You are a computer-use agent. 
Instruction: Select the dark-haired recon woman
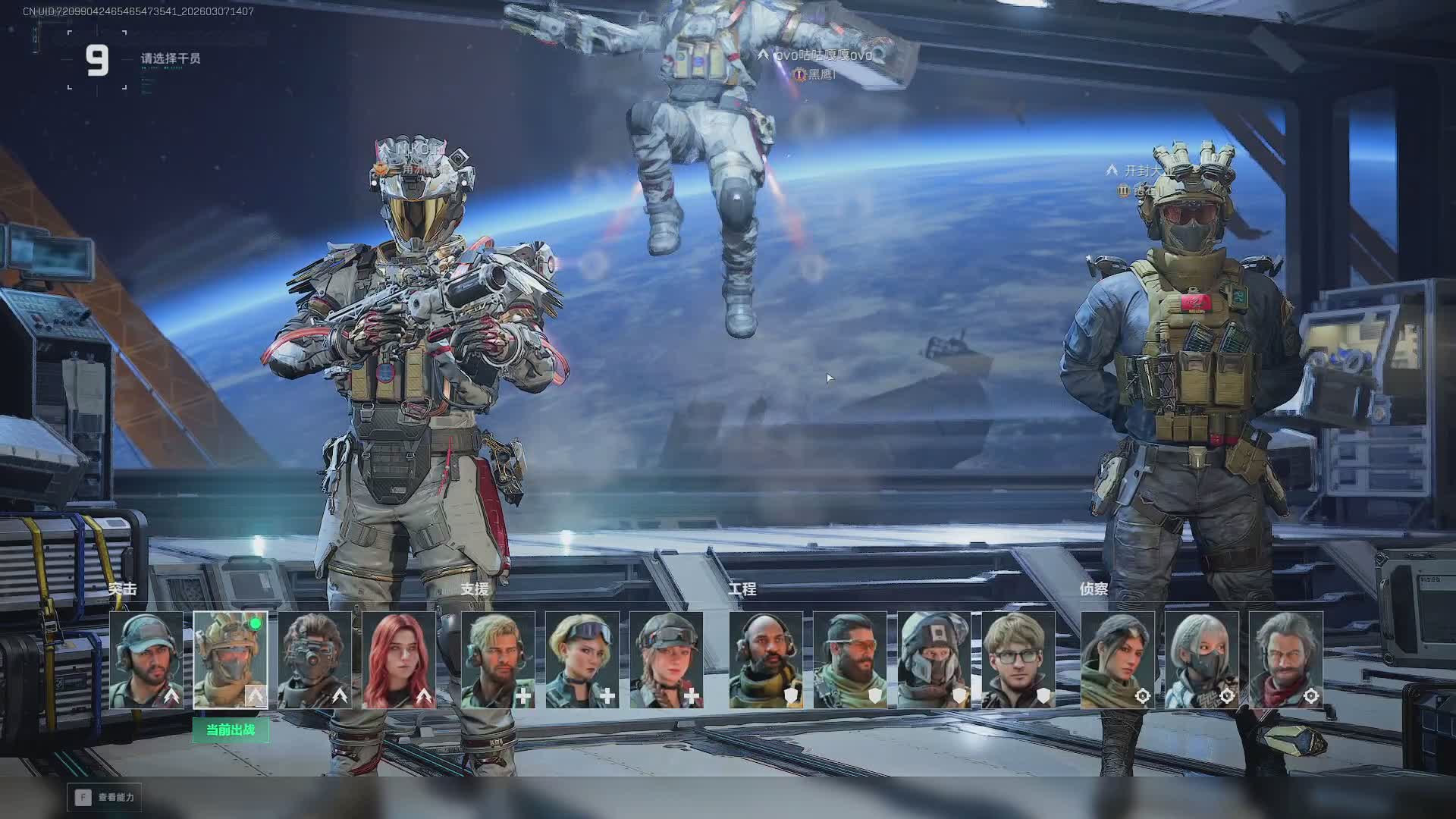(1118, 660)
